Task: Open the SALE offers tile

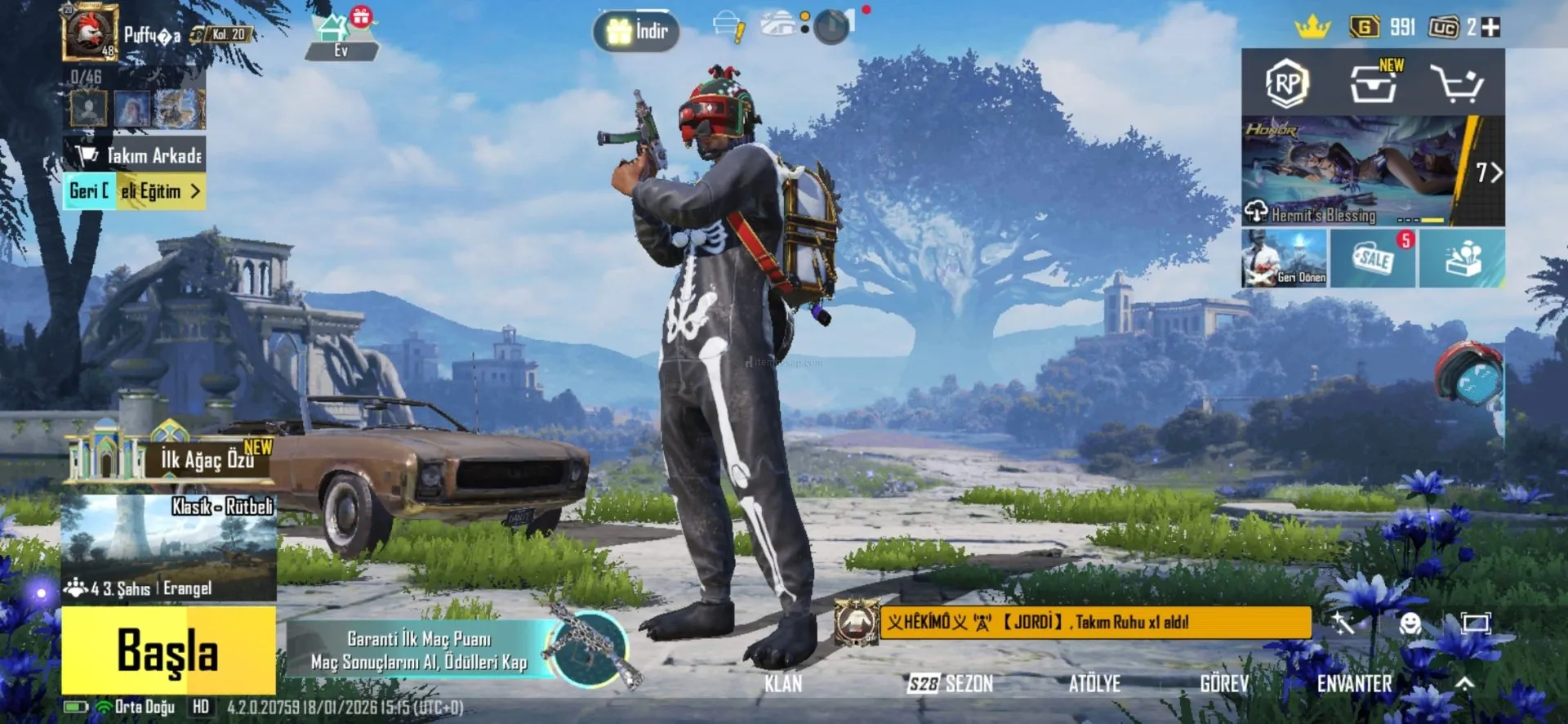Action: [x=1374, y=258]
